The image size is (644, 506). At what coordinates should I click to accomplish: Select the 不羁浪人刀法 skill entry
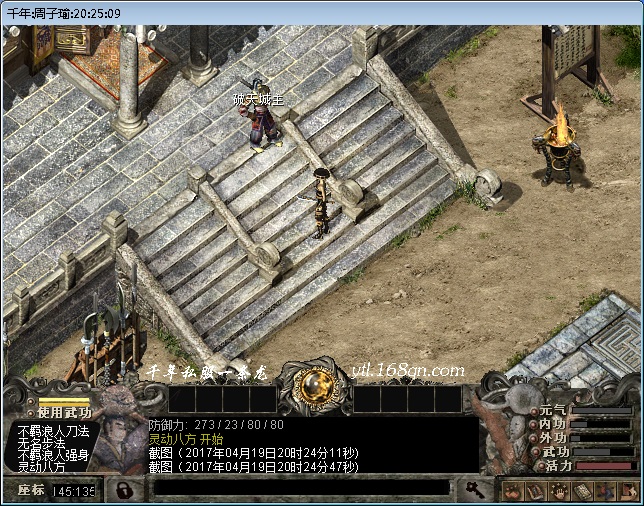53,431
